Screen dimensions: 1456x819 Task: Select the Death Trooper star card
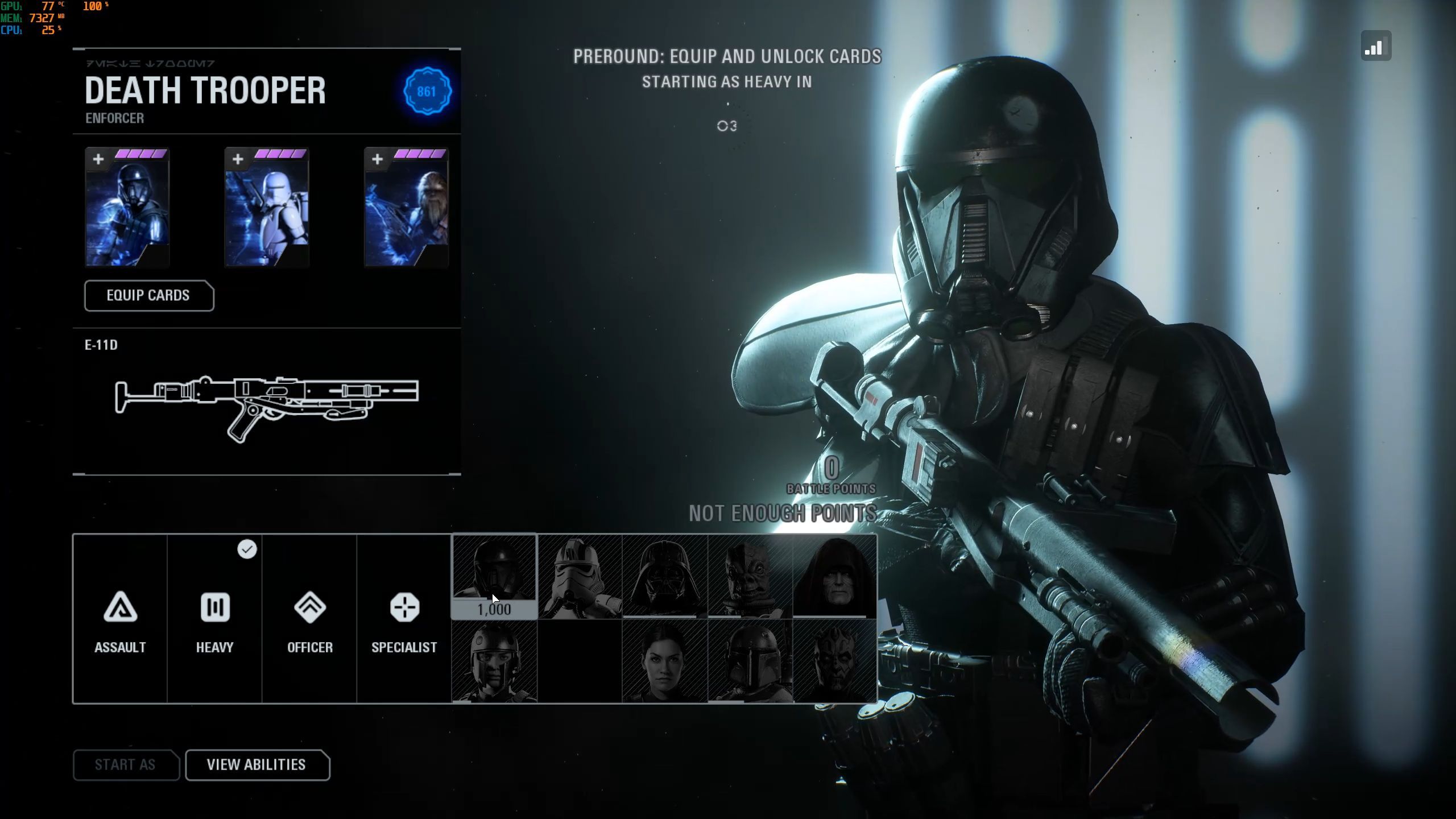coord(127,208)
